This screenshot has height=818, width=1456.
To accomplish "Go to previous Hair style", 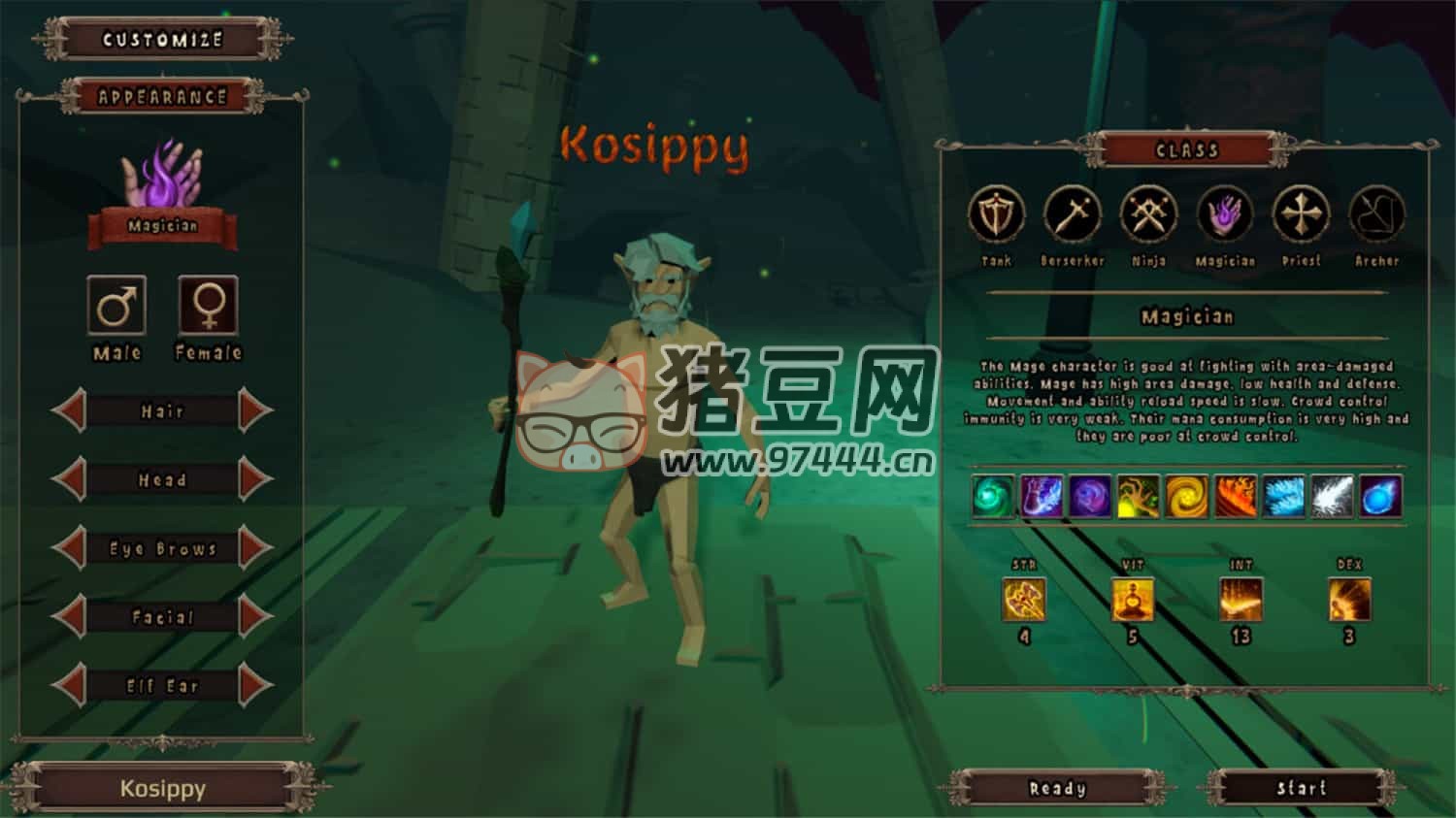I will 70,411.
